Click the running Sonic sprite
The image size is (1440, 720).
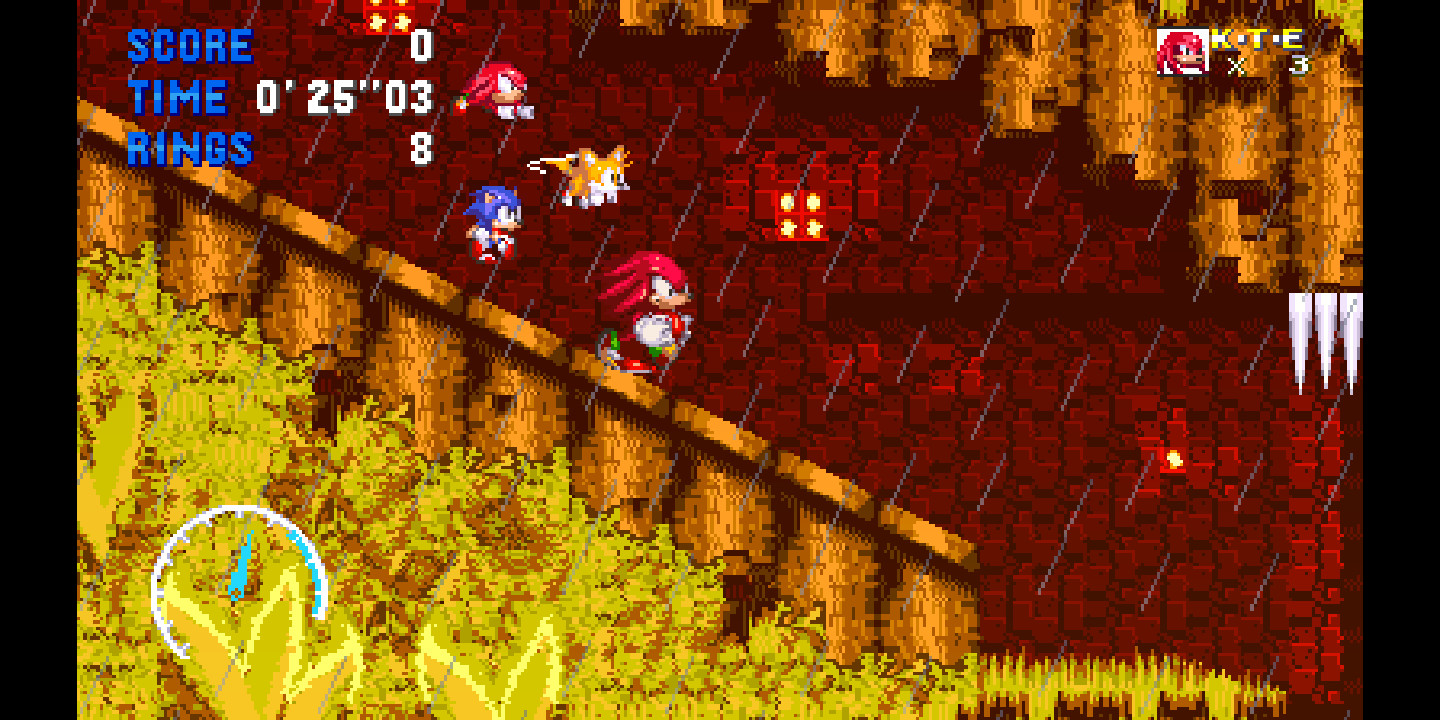point(490,220)
